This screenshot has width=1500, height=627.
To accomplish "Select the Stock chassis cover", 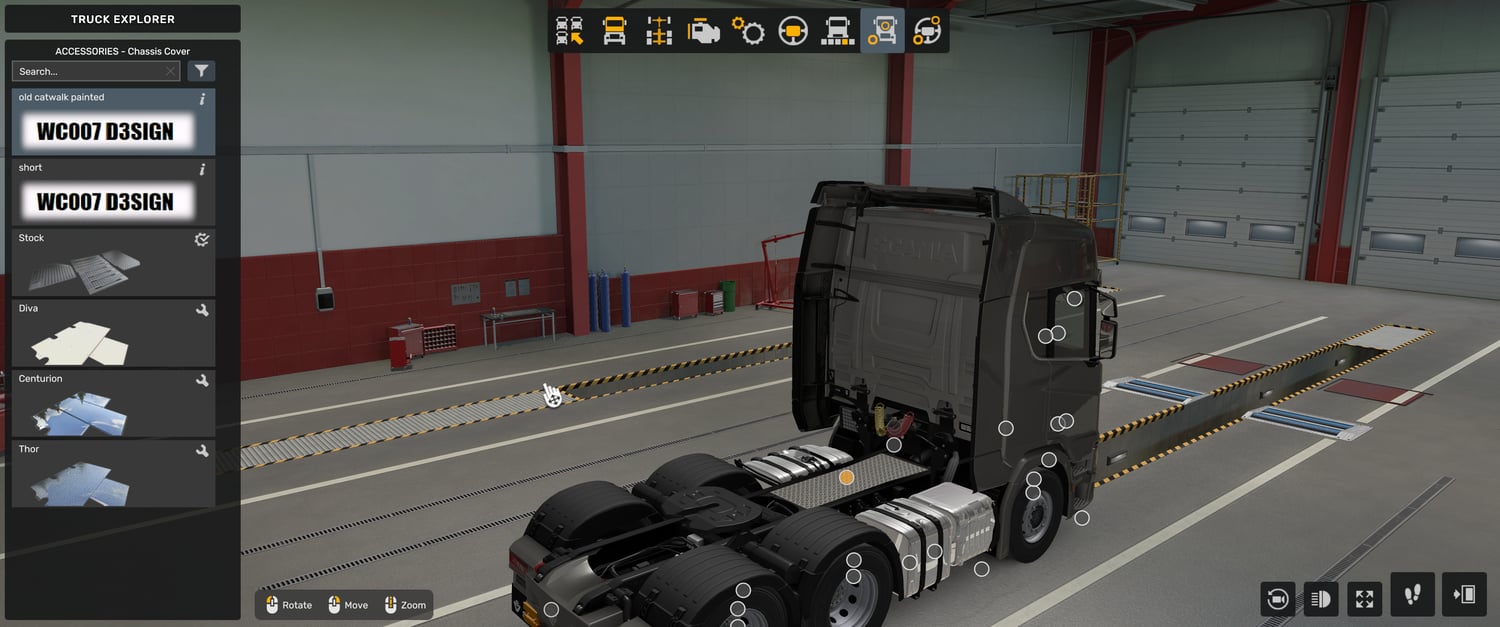I will coord(114,262).
